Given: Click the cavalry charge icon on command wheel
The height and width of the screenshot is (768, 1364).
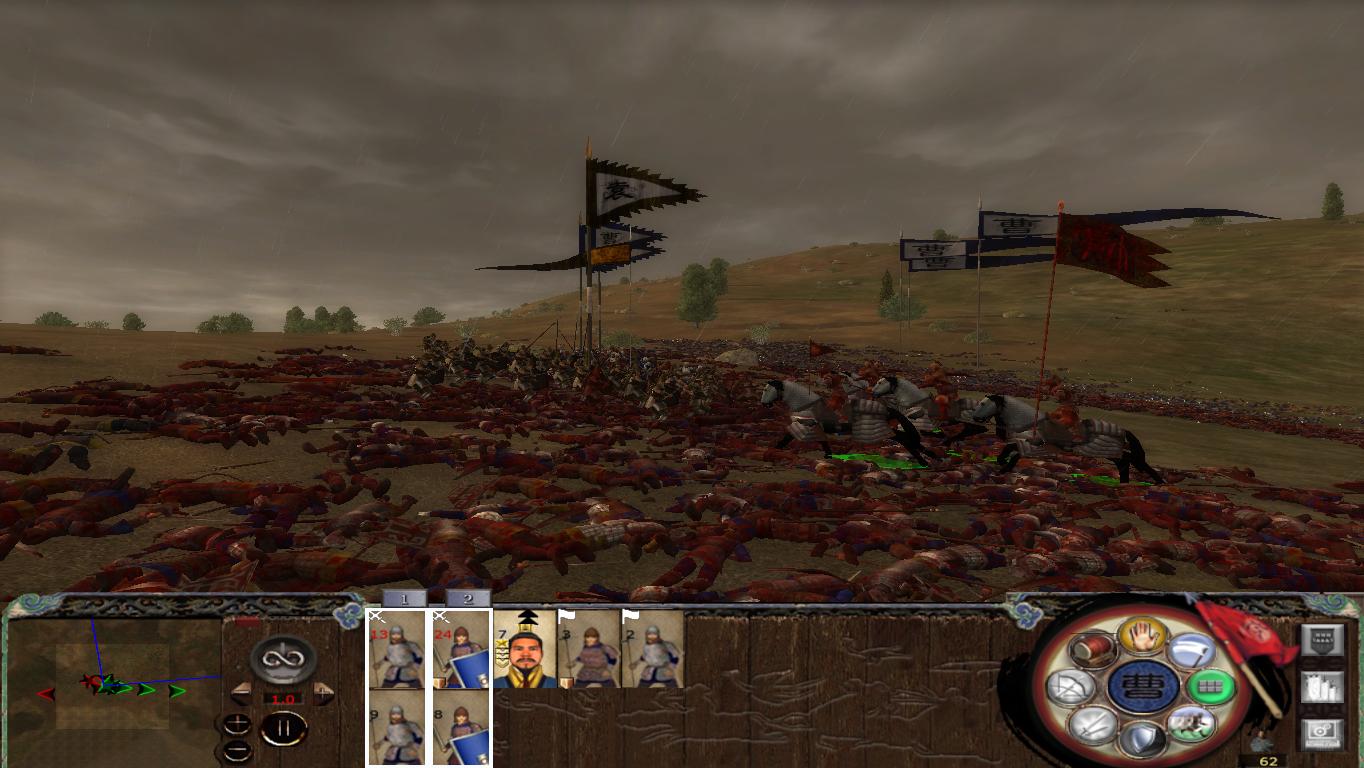Looking at the screenshot, I should 1190,726.
